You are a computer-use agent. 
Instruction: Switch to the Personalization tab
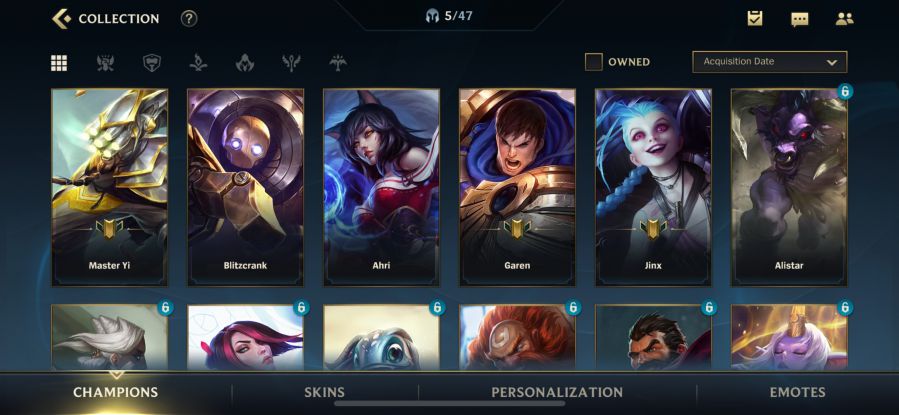[556, 392]
